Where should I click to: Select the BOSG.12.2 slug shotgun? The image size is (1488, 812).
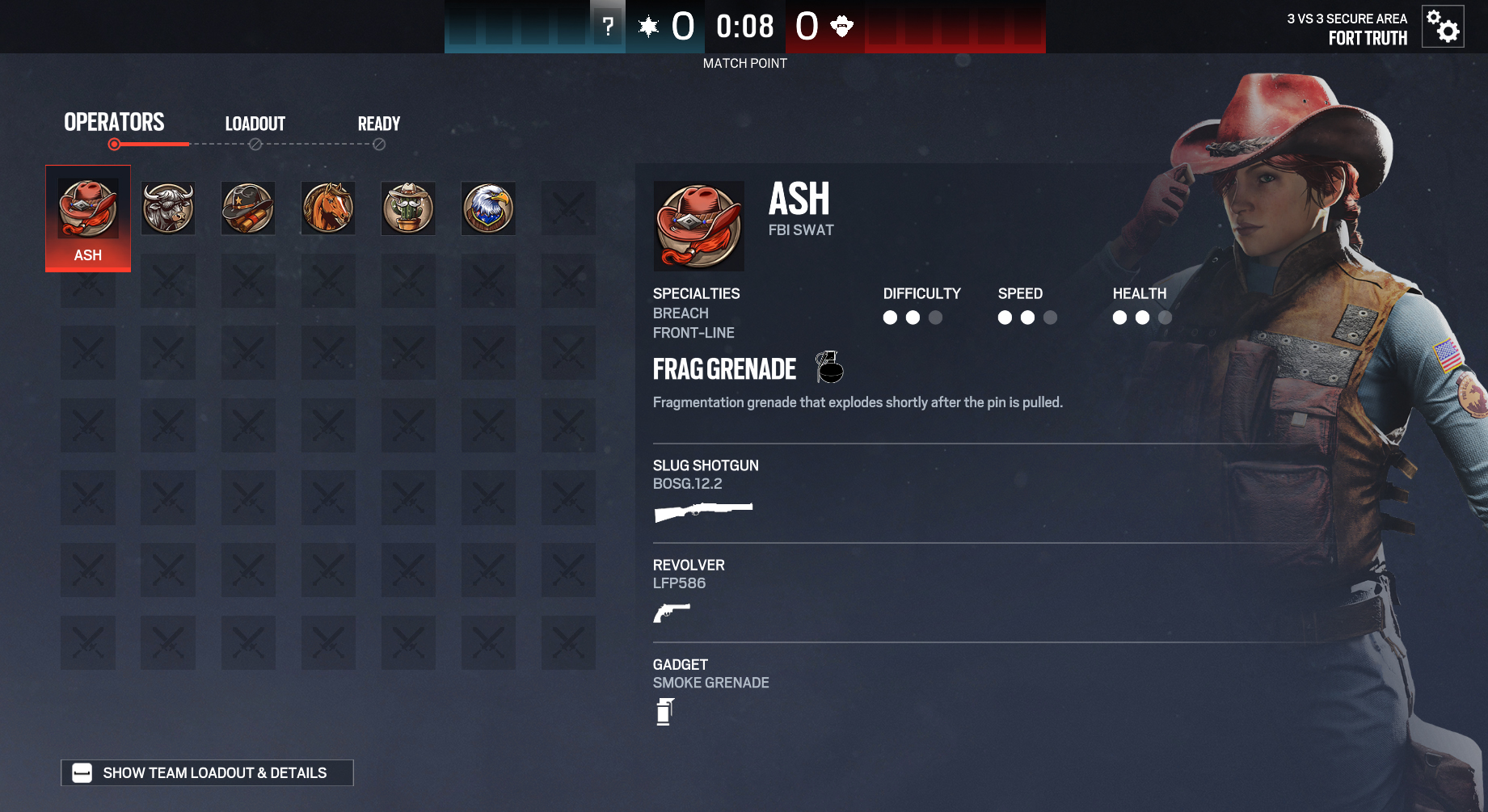(x=703, y=511)
